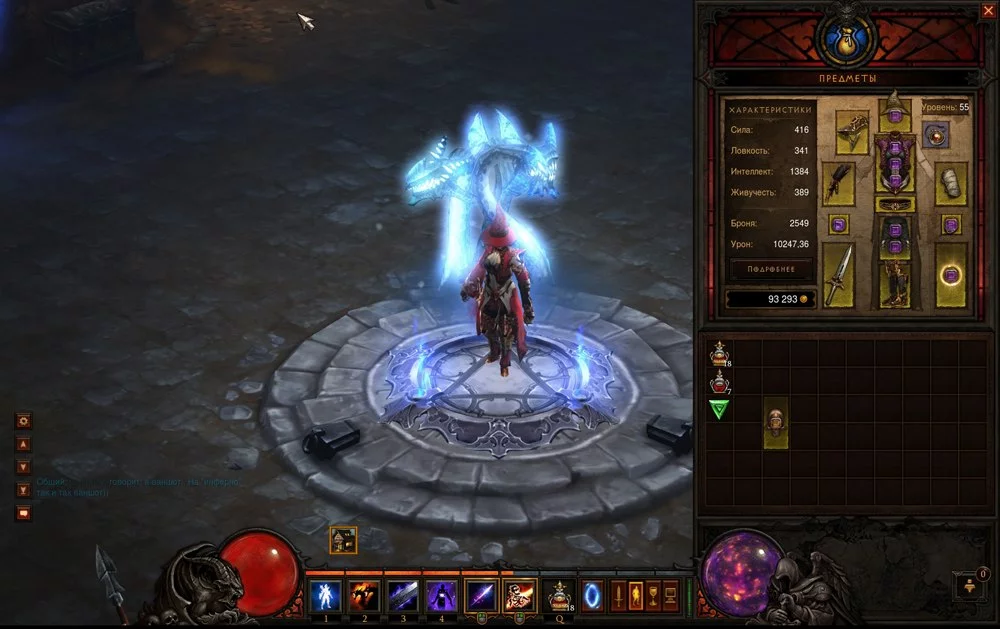This screenshot has width=1000, height=629.
Task: Use the health potion on the Q slot
Action: (559, 596)
